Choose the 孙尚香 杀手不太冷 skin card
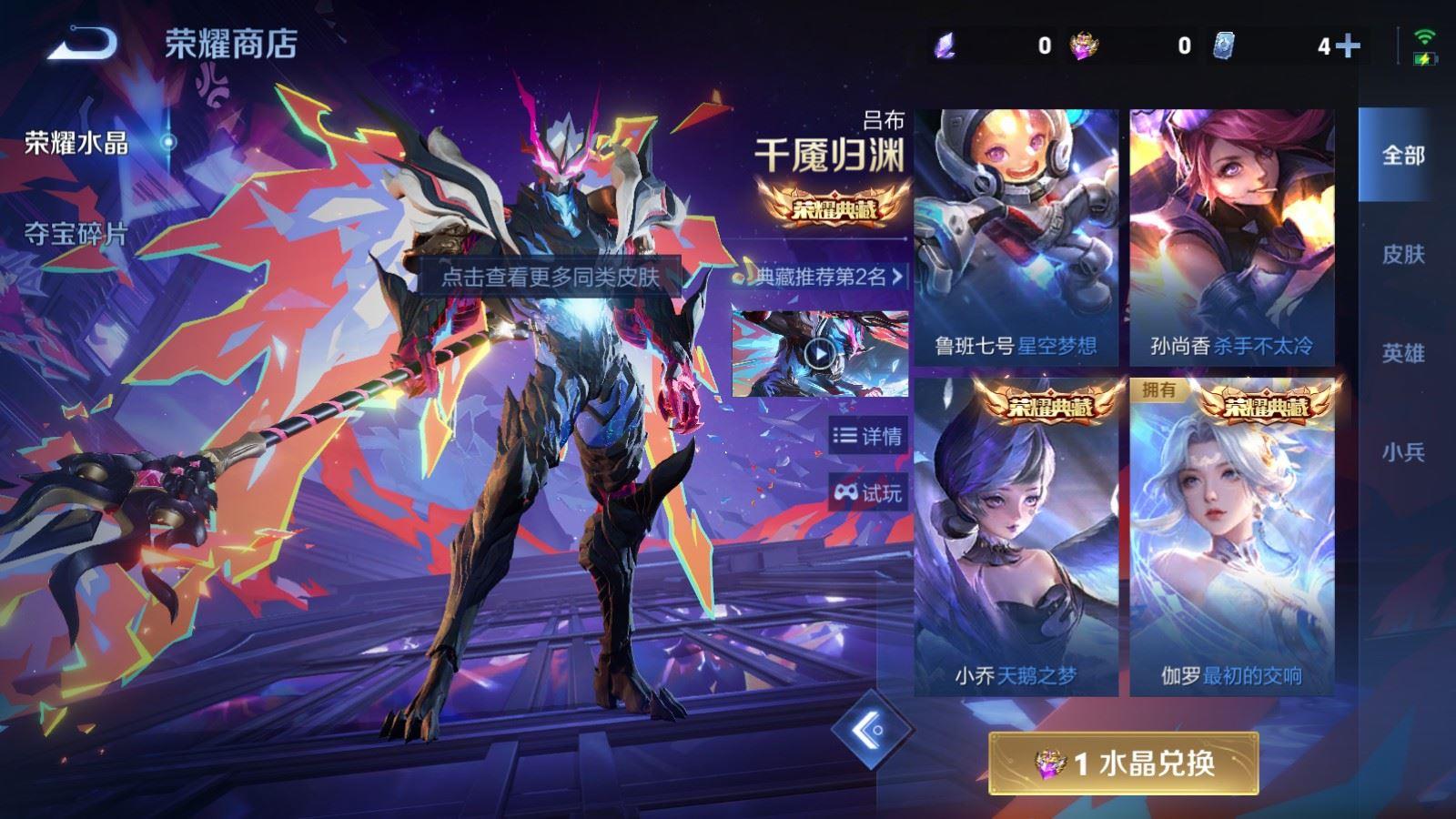 point(1232,238)
